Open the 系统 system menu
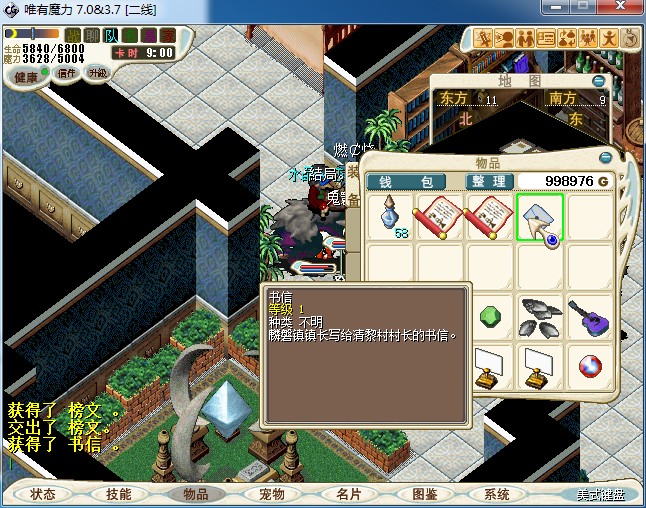The width and height of the screenshot is (646, 508). coord(497,494)
